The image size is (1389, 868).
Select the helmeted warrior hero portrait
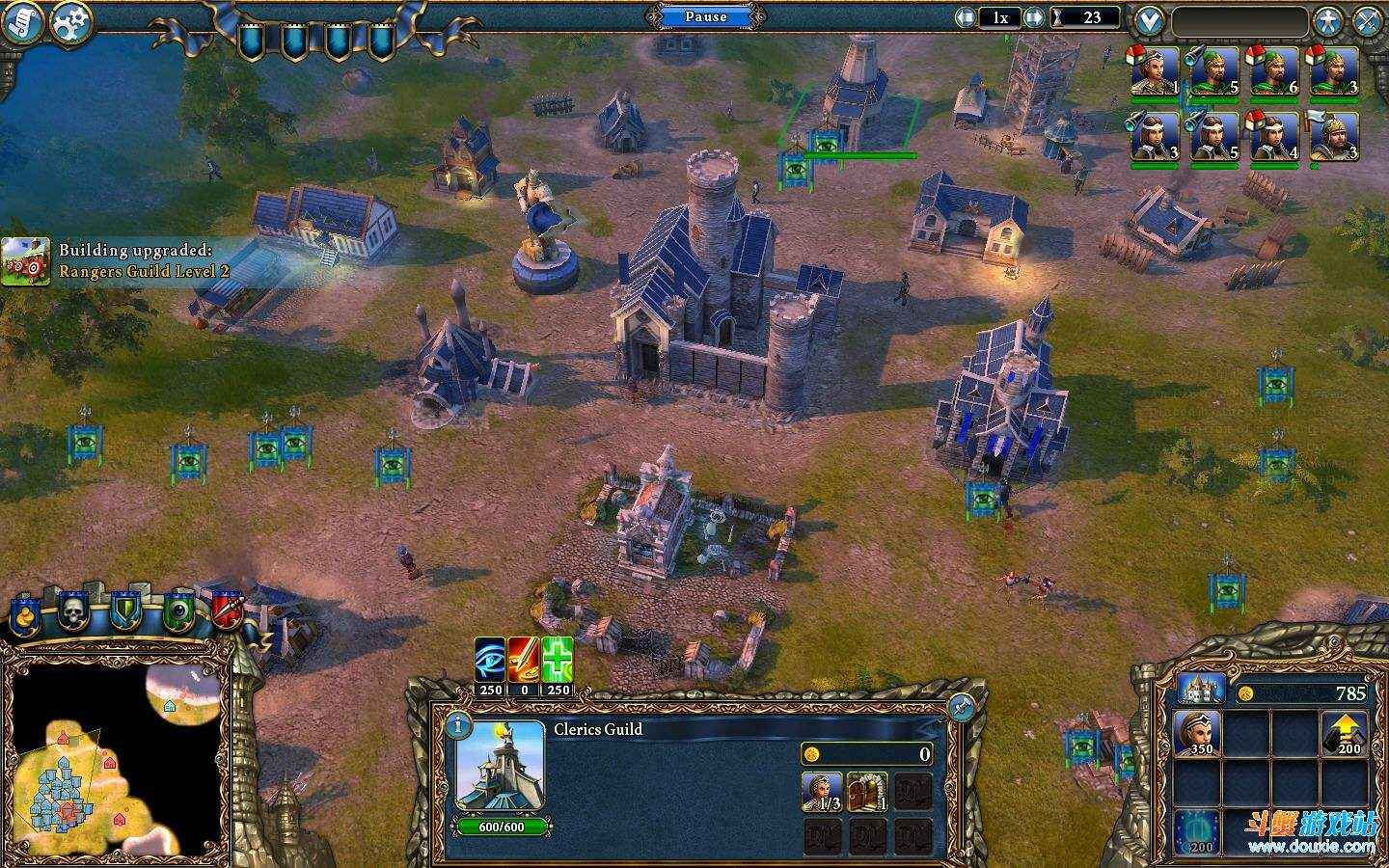(1334, 136)
